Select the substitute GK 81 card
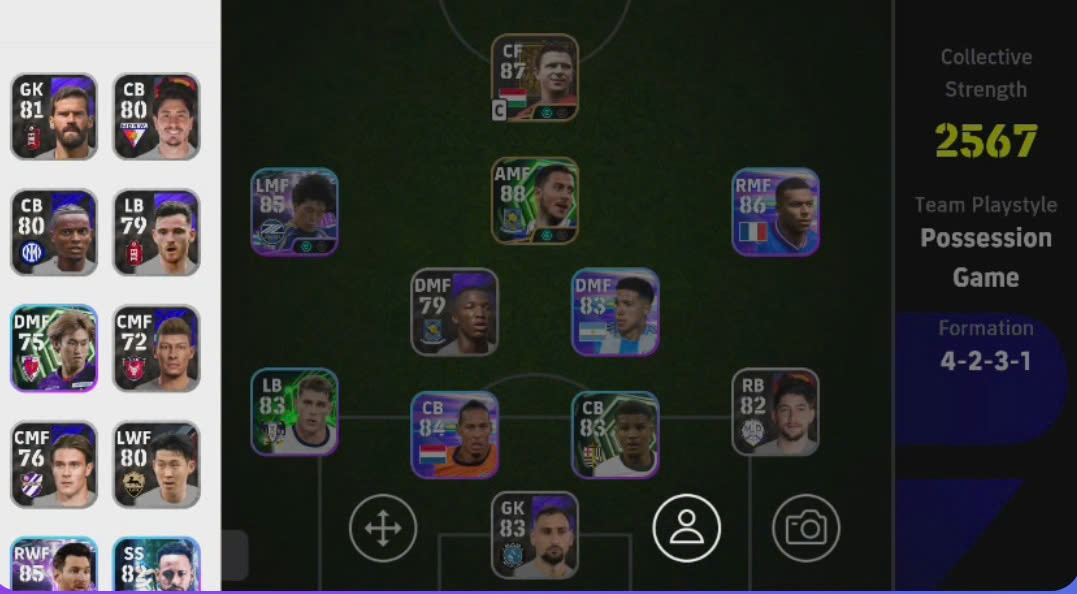The width and height of the screenshot is (1077, 594). click(x=54, y=117)
